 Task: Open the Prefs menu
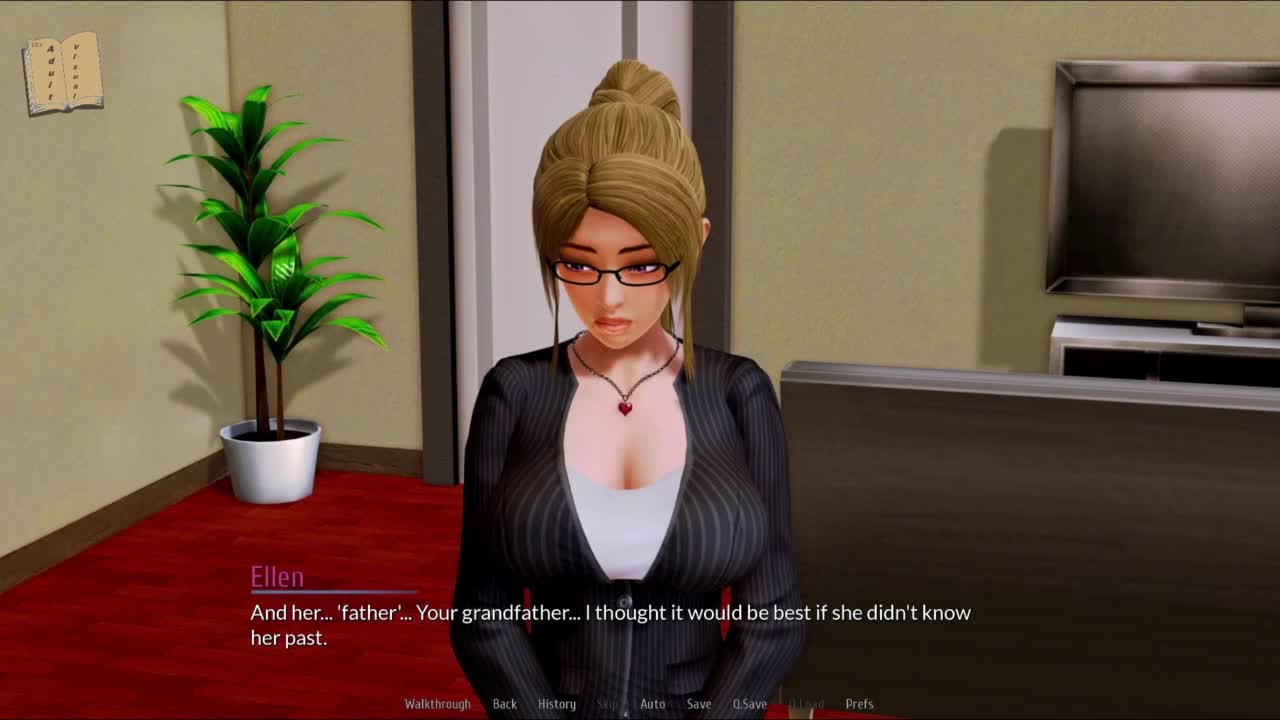tap(859, 704)
